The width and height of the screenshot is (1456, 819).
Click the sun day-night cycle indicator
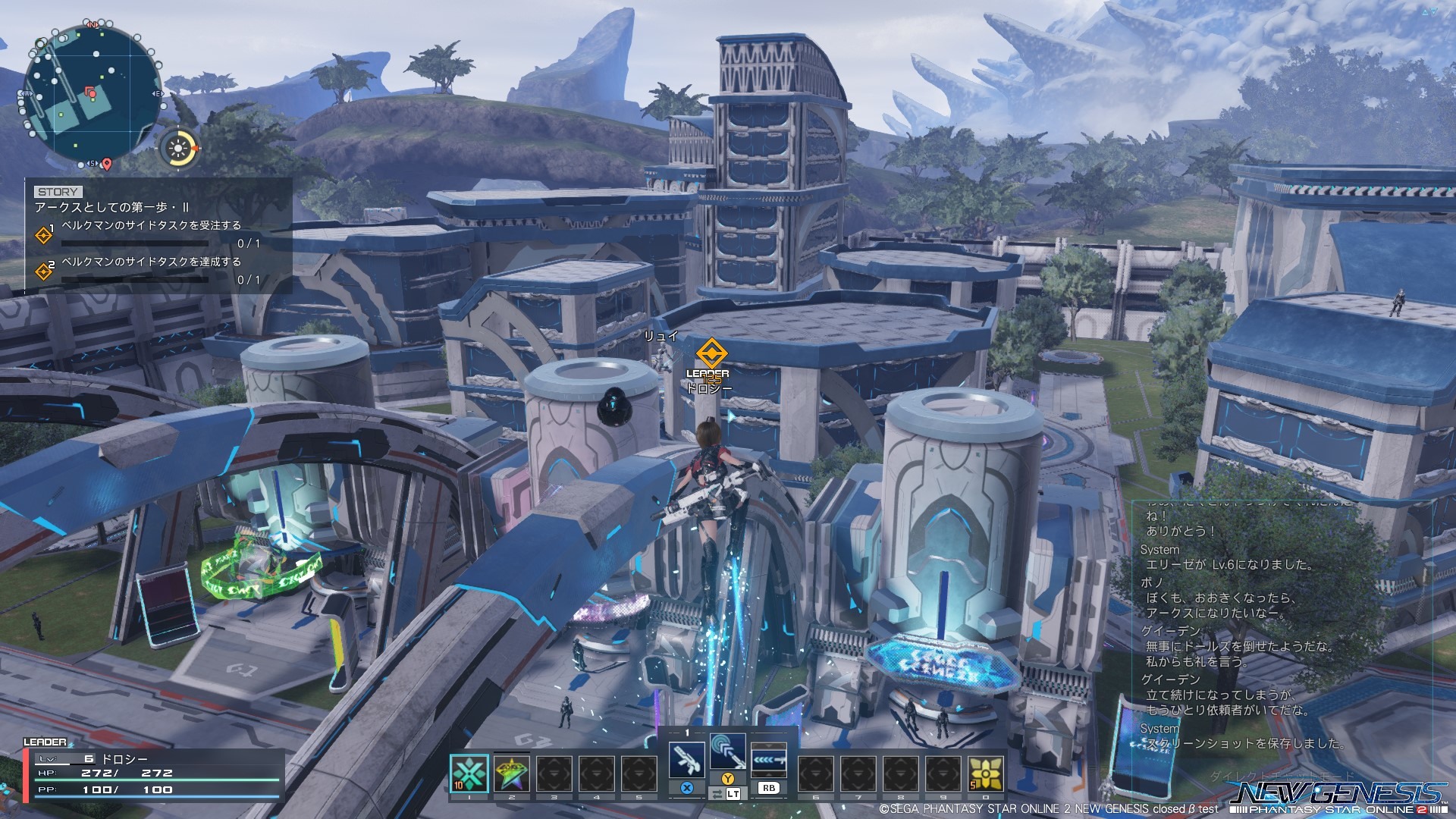179,149
